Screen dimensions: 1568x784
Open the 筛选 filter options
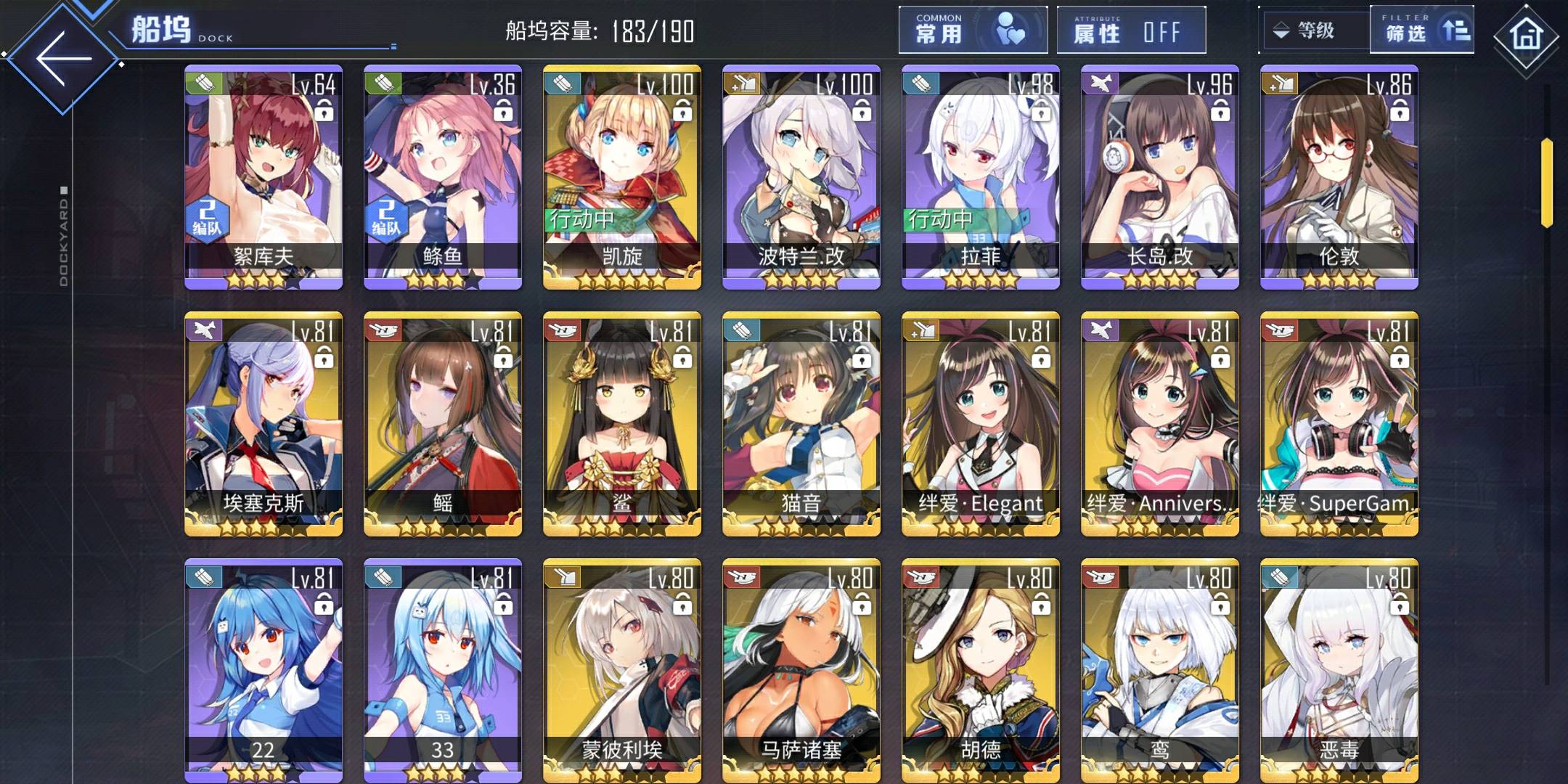1421,30
